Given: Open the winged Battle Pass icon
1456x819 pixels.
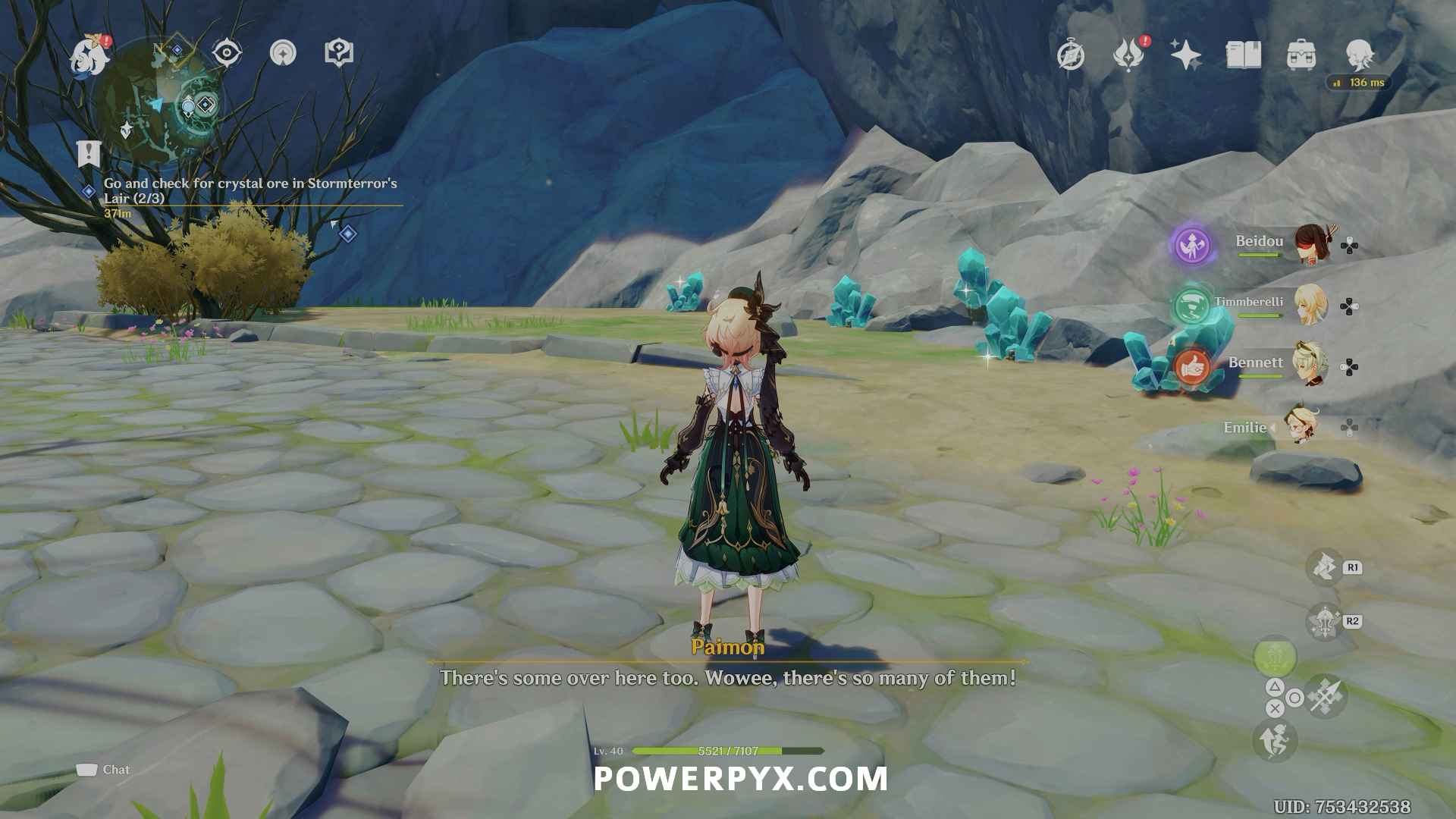Looking at the screenshot, I should tap(1128, 55).
